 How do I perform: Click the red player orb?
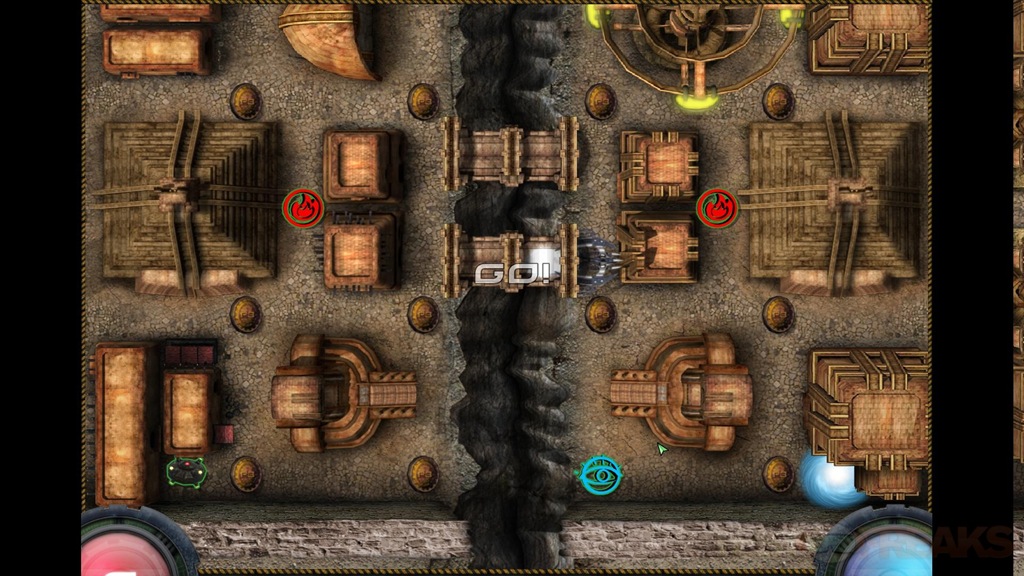pos(124,547)
